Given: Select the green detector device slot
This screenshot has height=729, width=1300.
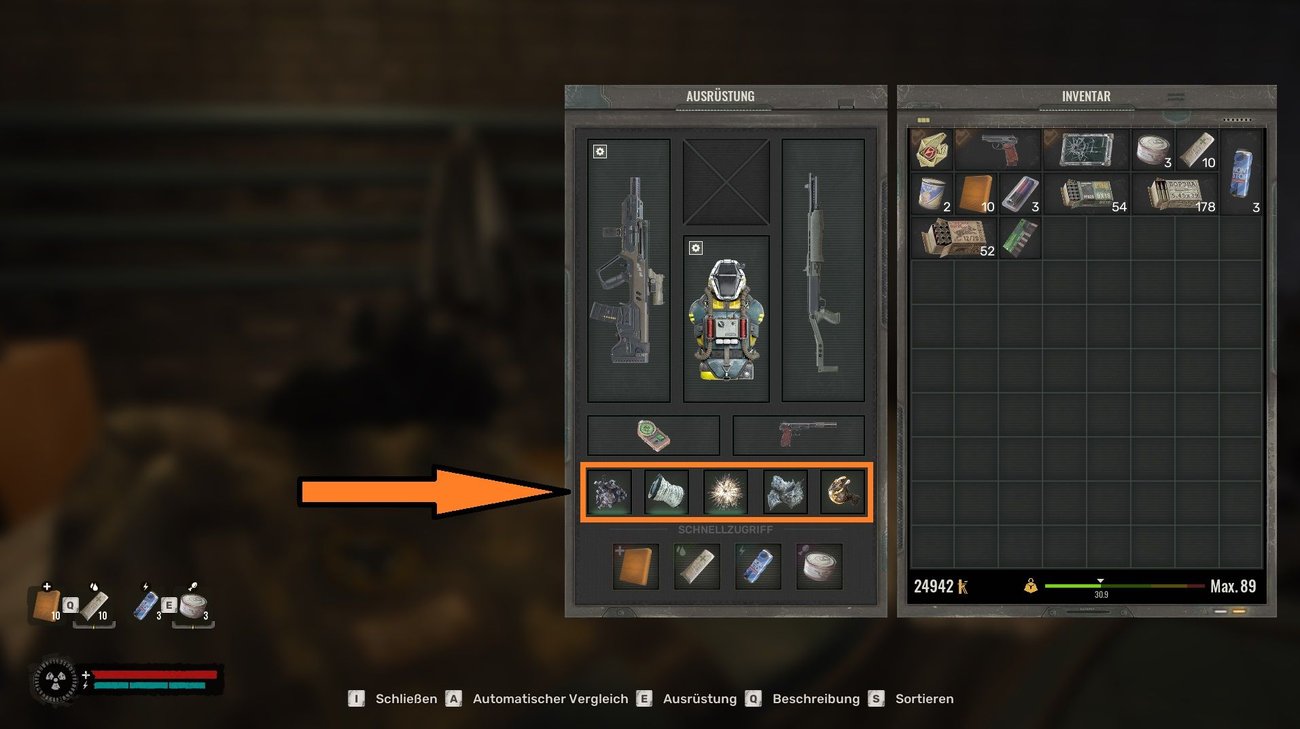Looking at the screenshot, I should coord(653,435).
